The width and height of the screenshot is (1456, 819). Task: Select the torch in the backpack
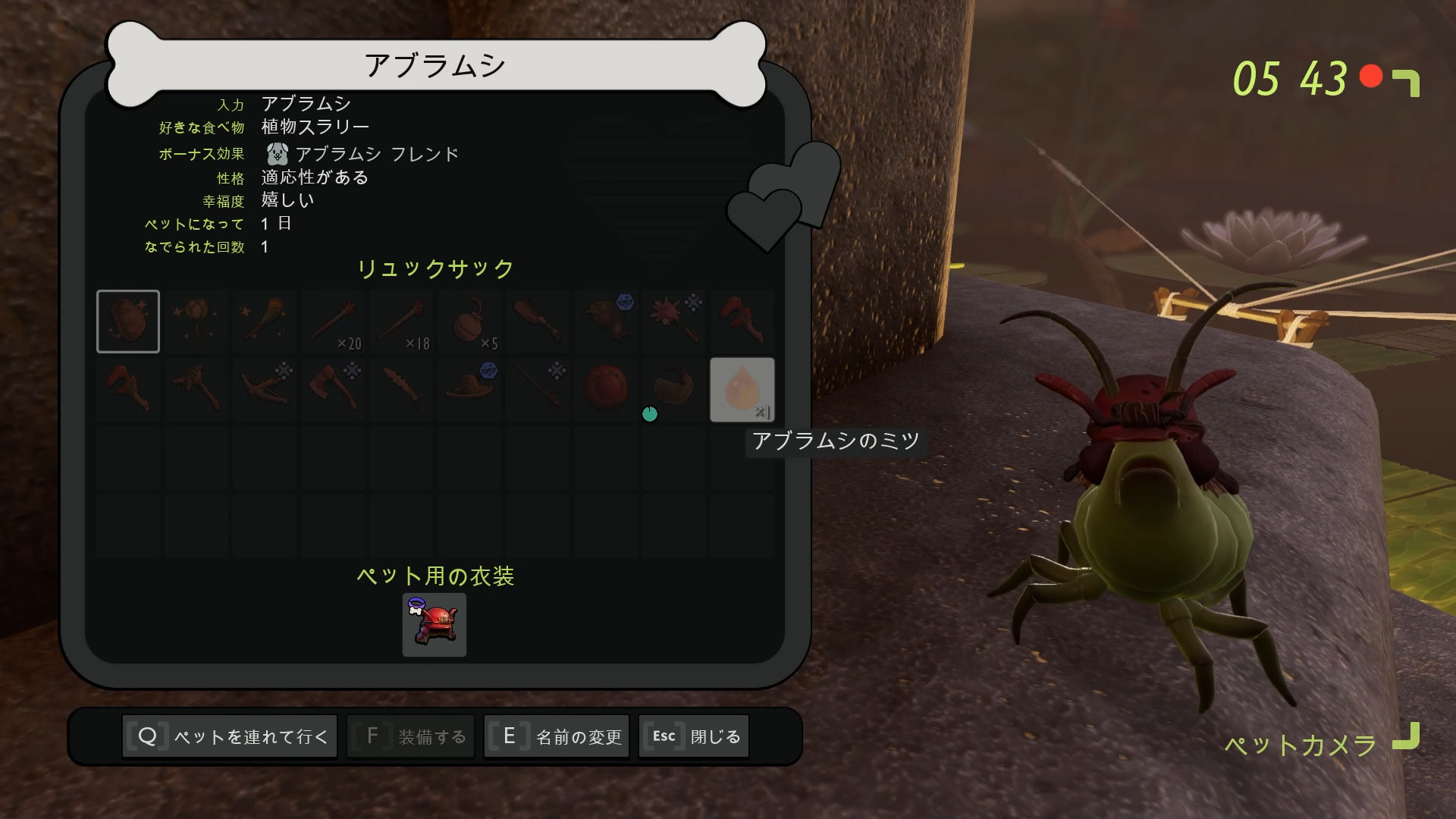pos(264,321)
